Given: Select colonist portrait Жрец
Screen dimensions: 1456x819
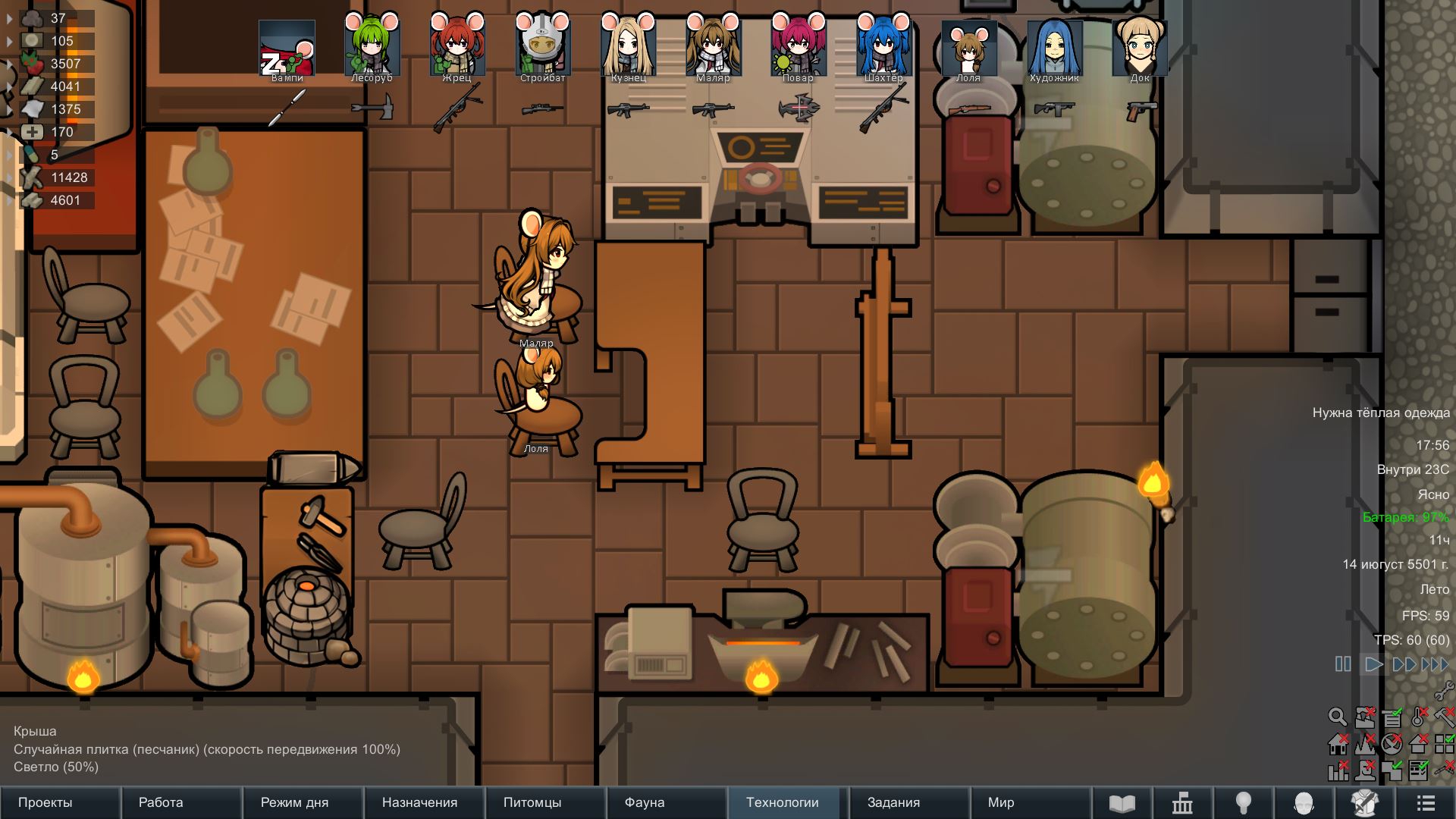Looking at the screenshot, I should 457,47.
